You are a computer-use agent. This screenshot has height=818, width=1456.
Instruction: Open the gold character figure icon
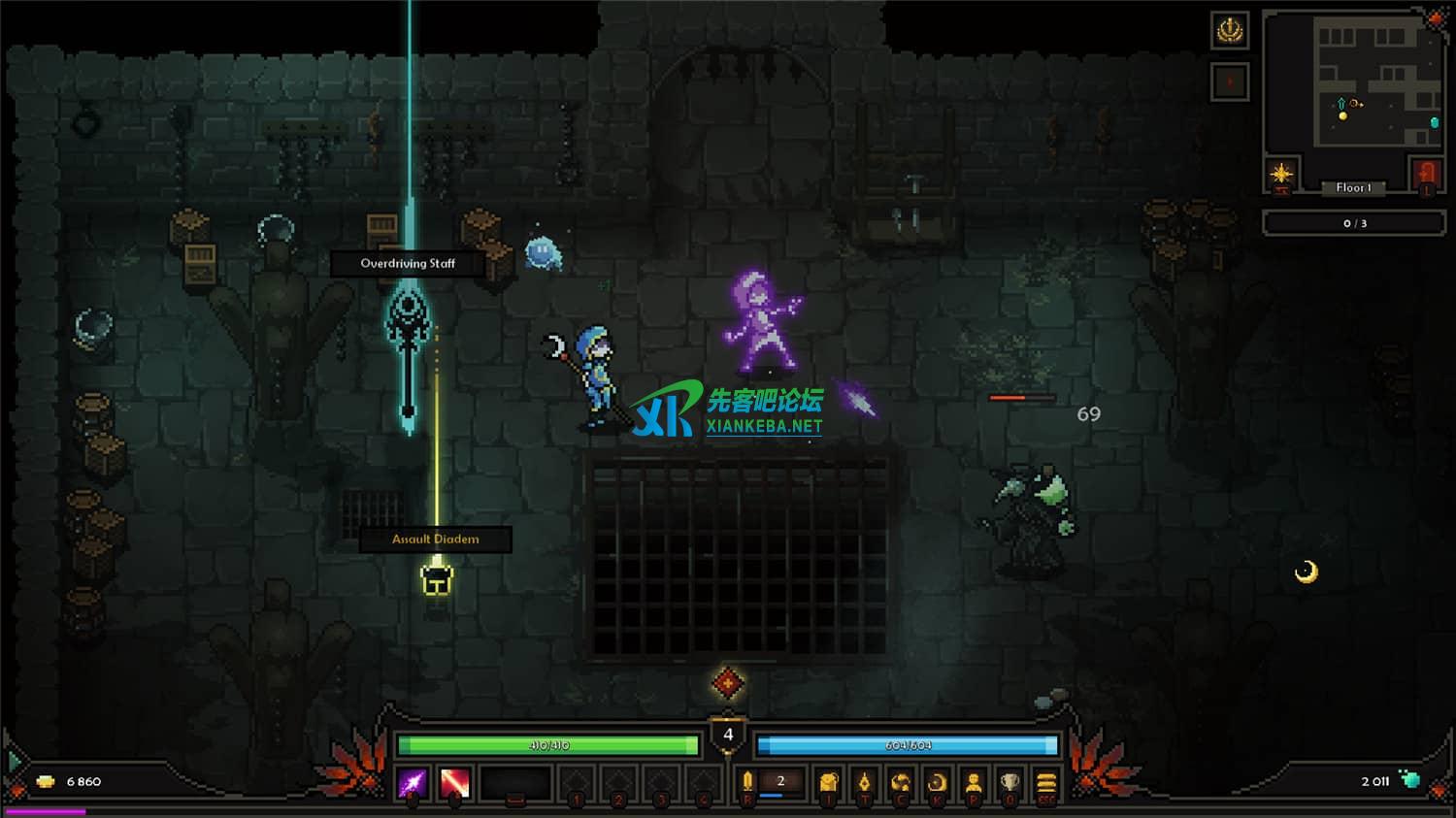pos(974,782)
